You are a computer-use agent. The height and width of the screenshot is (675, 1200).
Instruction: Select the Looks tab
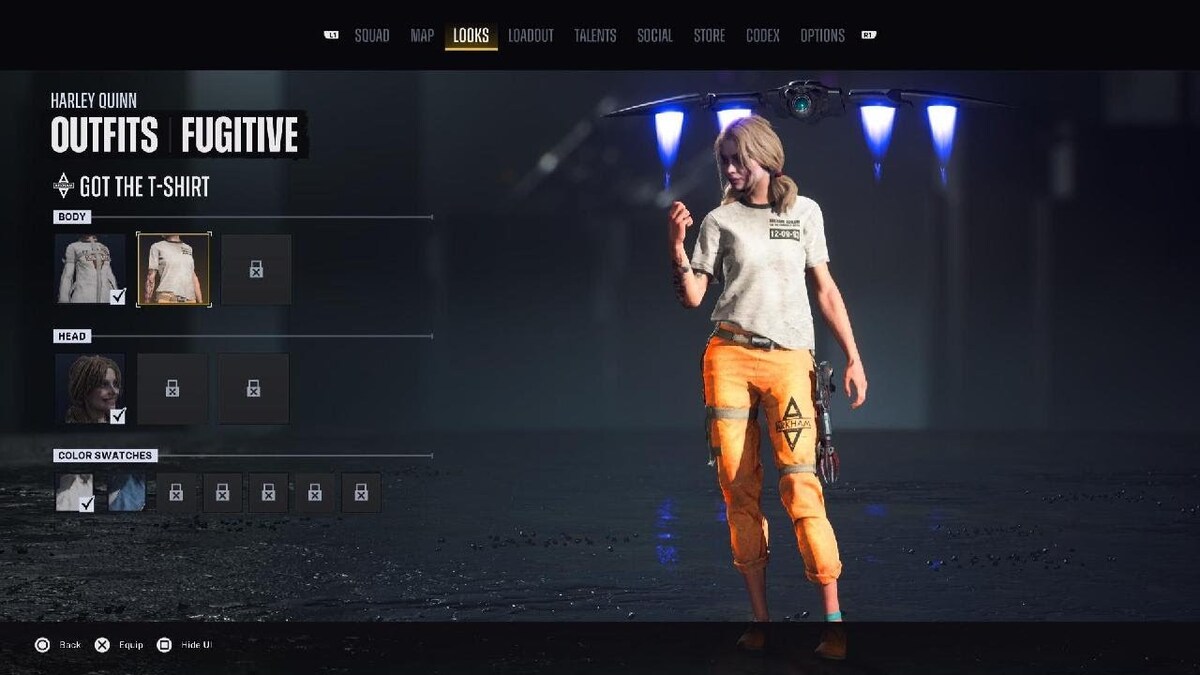point(471,36)
